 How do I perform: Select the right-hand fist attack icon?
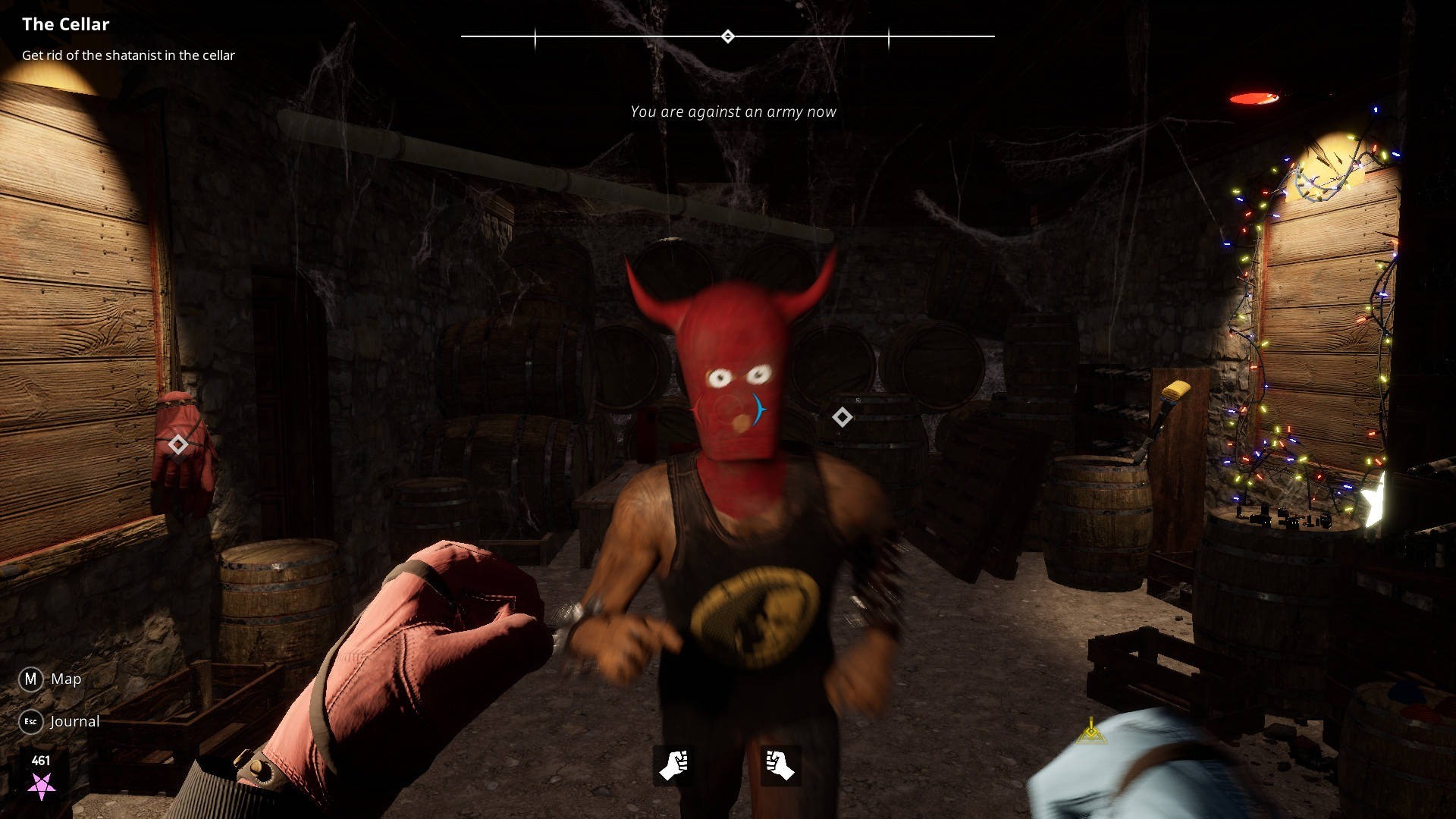780,764
